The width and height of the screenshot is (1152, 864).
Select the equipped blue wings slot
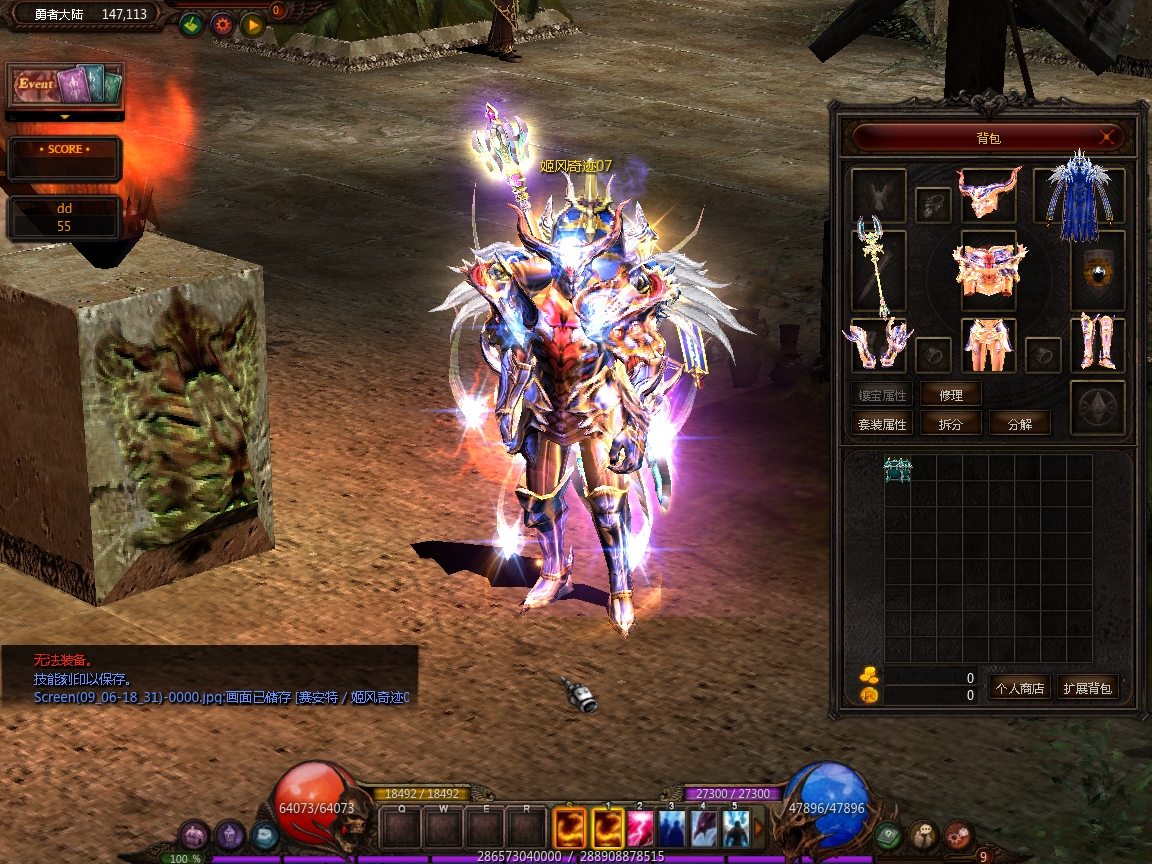1080,195
